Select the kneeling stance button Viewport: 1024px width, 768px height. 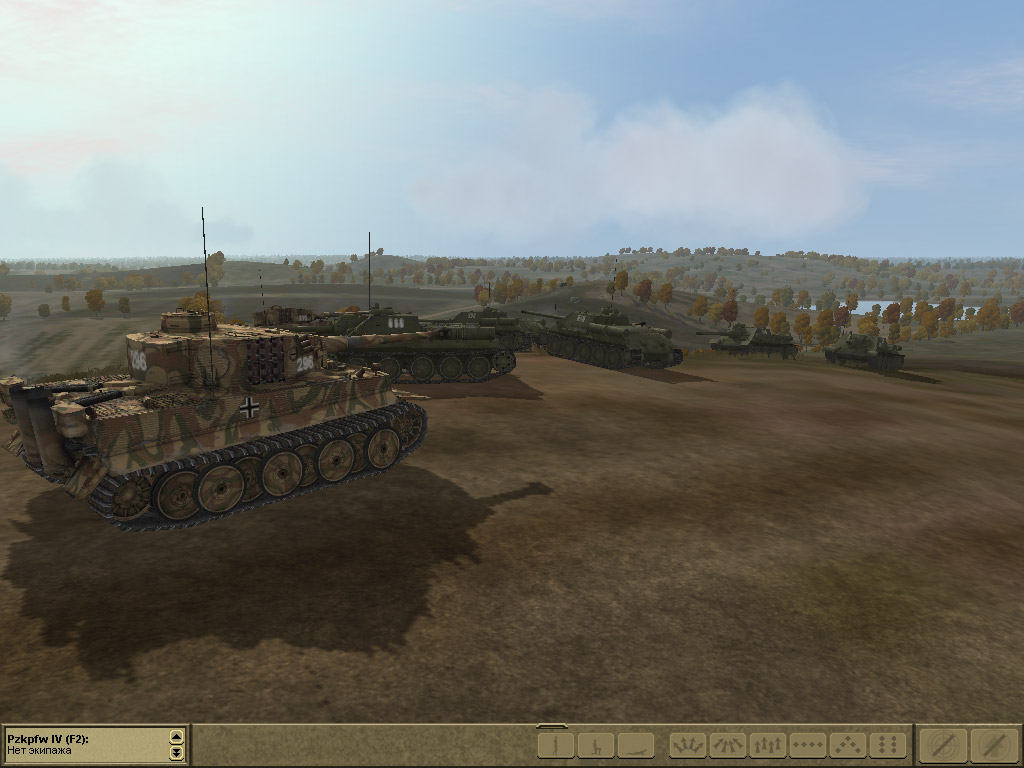pos(596,745)
